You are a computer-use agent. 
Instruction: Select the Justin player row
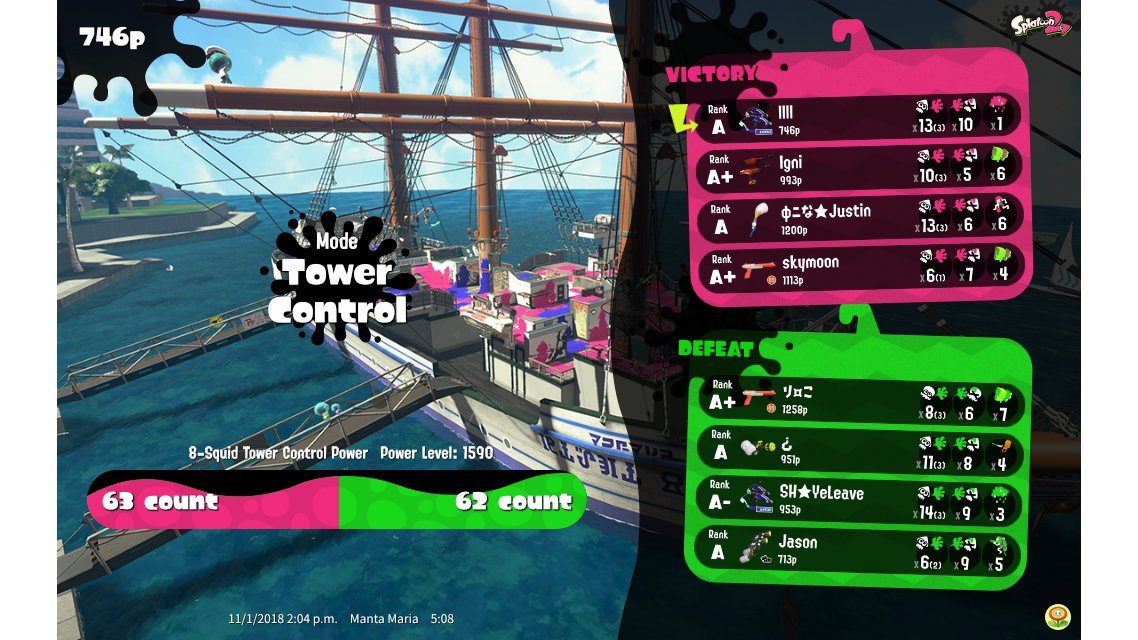coord(859,217)
